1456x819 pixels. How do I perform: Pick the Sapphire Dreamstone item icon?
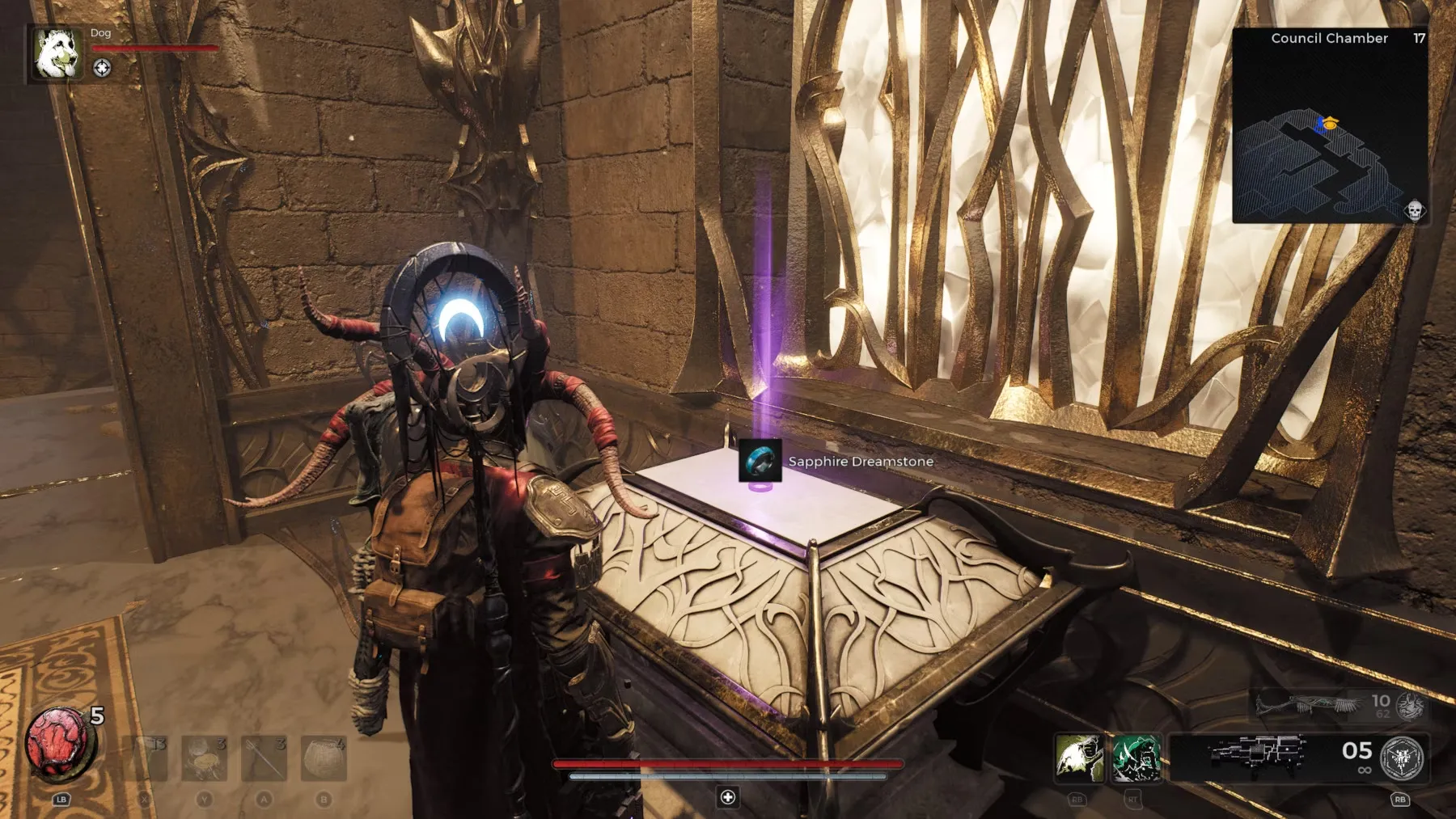coord(760,460)
